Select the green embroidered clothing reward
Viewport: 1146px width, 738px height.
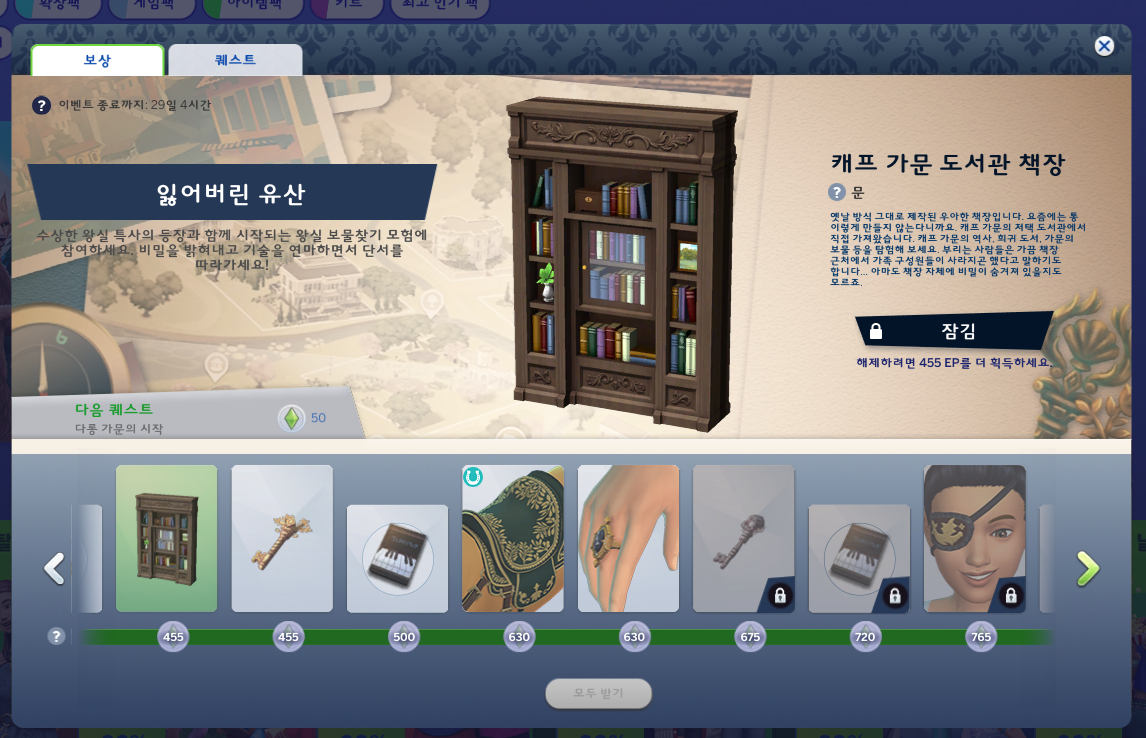pyautogui.click(x=513, y=538)
